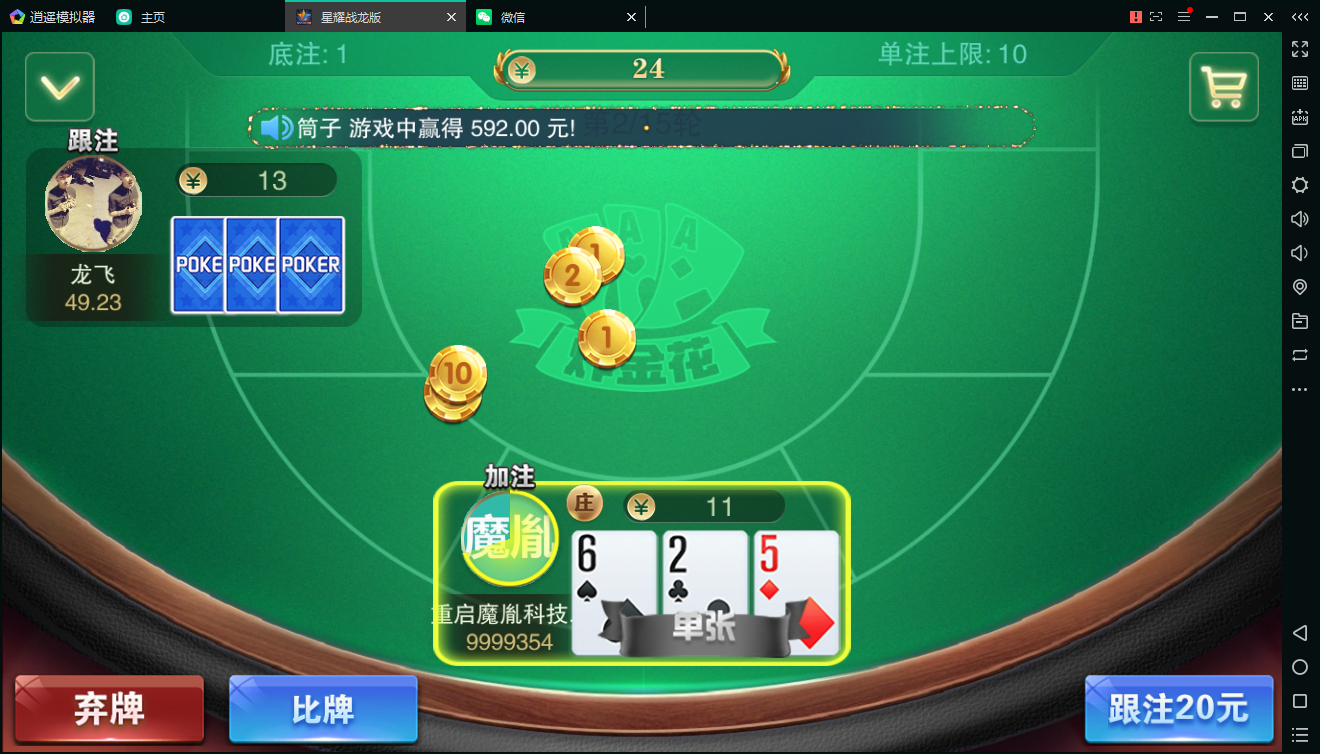The image size is (1320, 754).
Task: Toggle screen rotation in the sidebar
Action: pos(1300,355)
